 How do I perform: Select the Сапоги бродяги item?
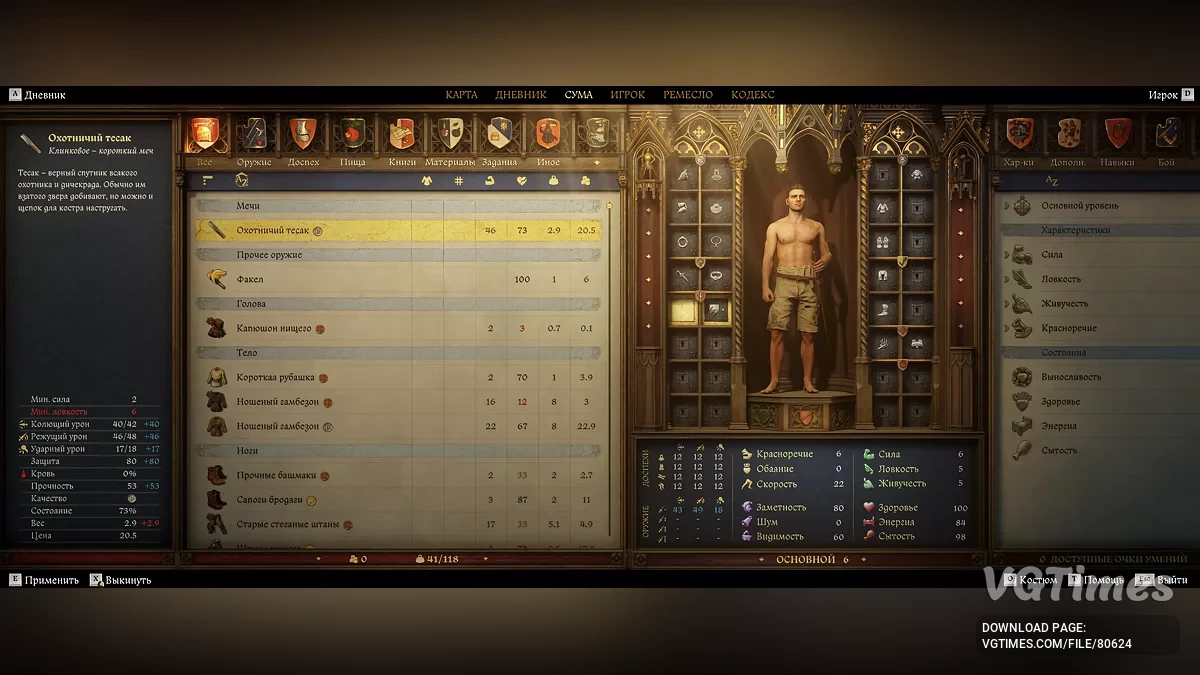click(400, 499)
